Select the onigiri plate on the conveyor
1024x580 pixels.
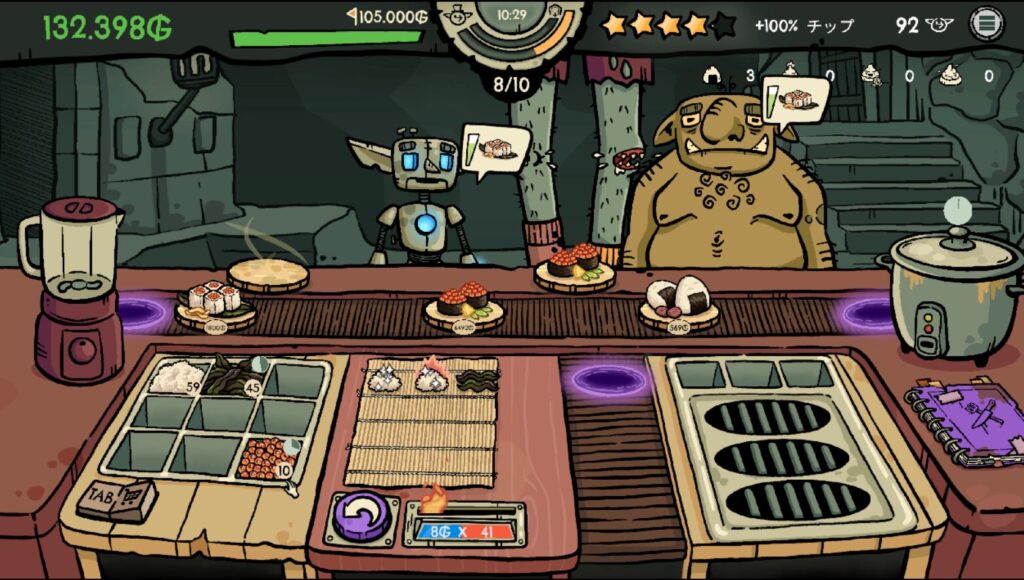coord(679,302)
